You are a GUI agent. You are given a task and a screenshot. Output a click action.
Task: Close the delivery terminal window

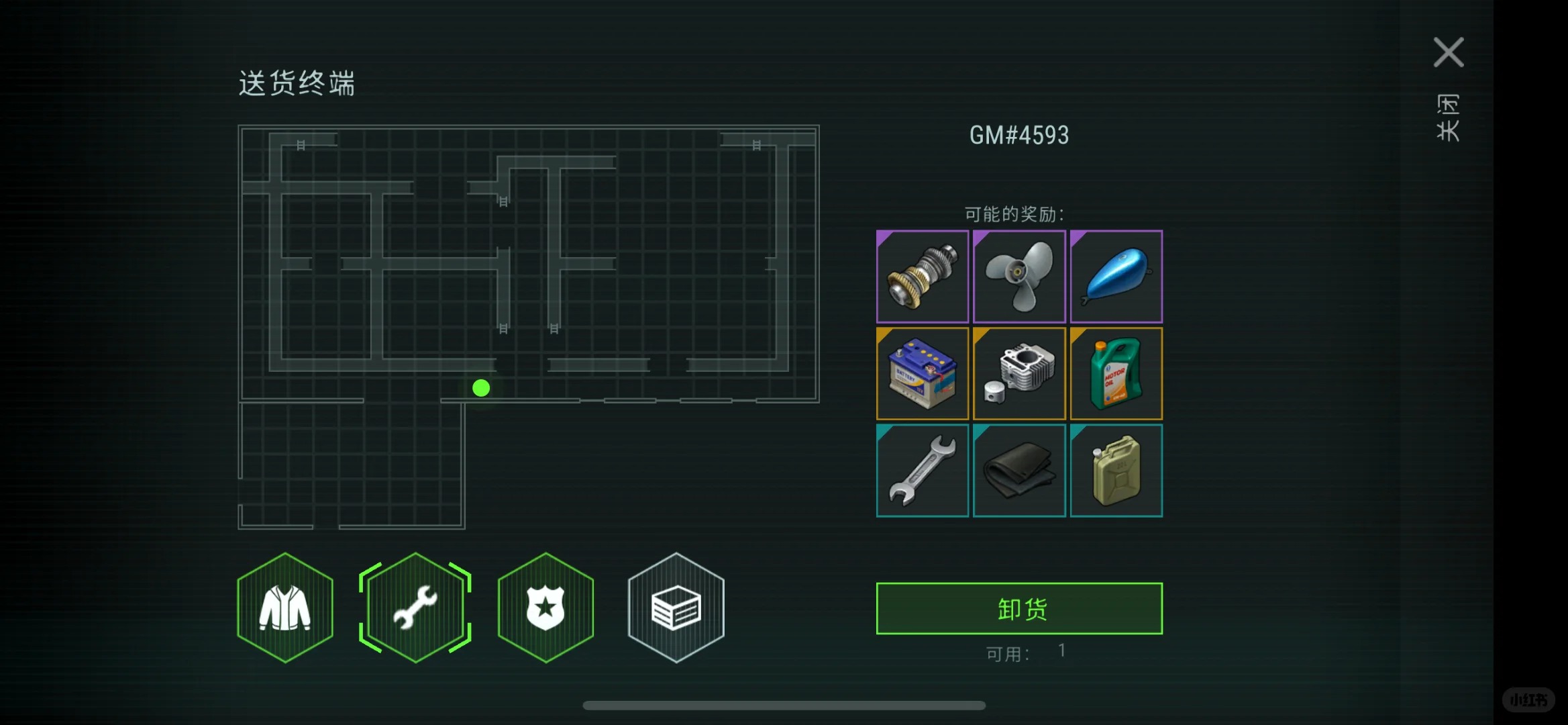click(x=1448, y=53)
